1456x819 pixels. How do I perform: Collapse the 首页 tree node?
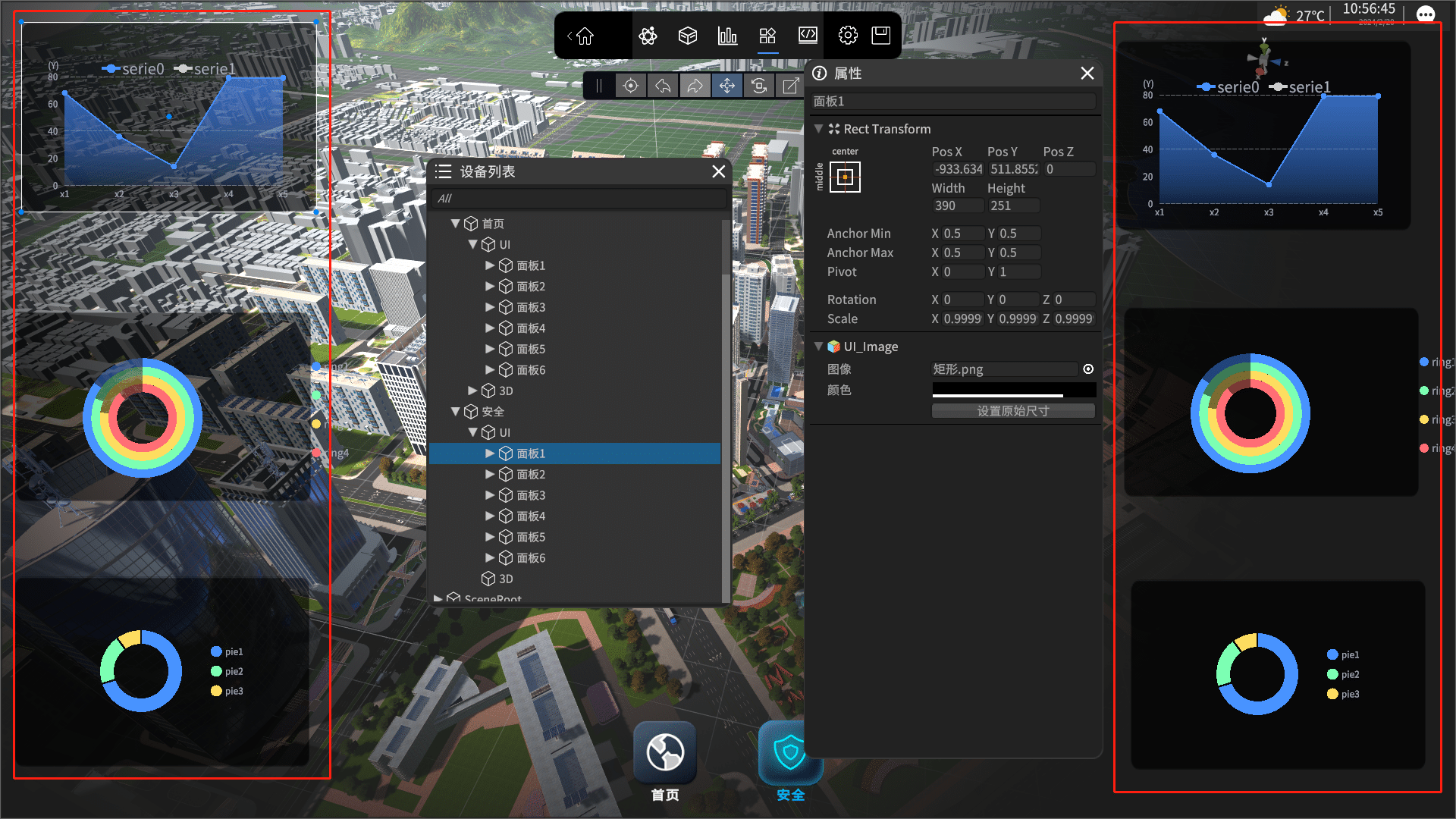tap(456, 224)
